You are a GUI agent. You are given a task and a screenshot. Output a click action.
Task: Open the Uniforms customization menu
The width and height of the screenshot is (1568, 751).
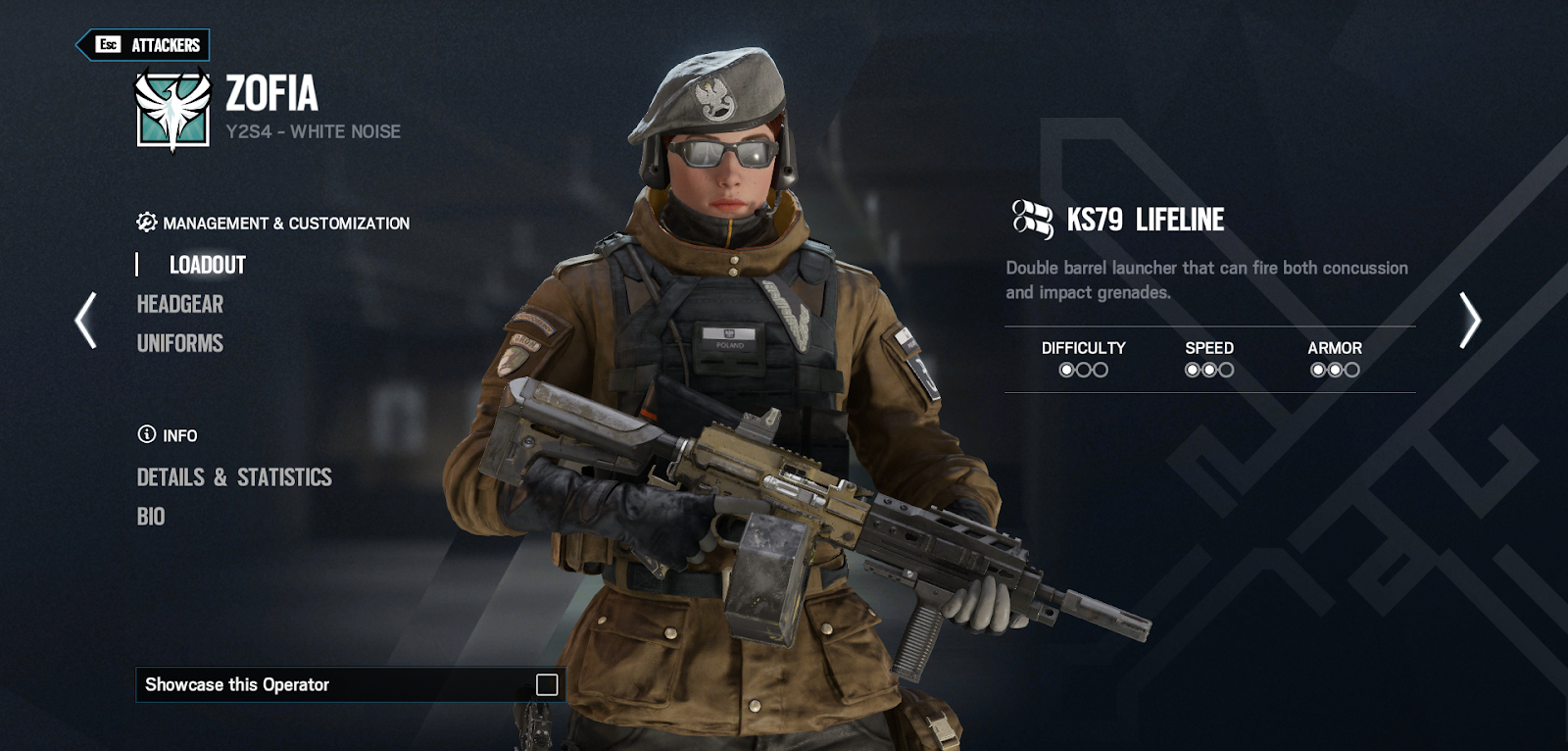click(180, 343)
